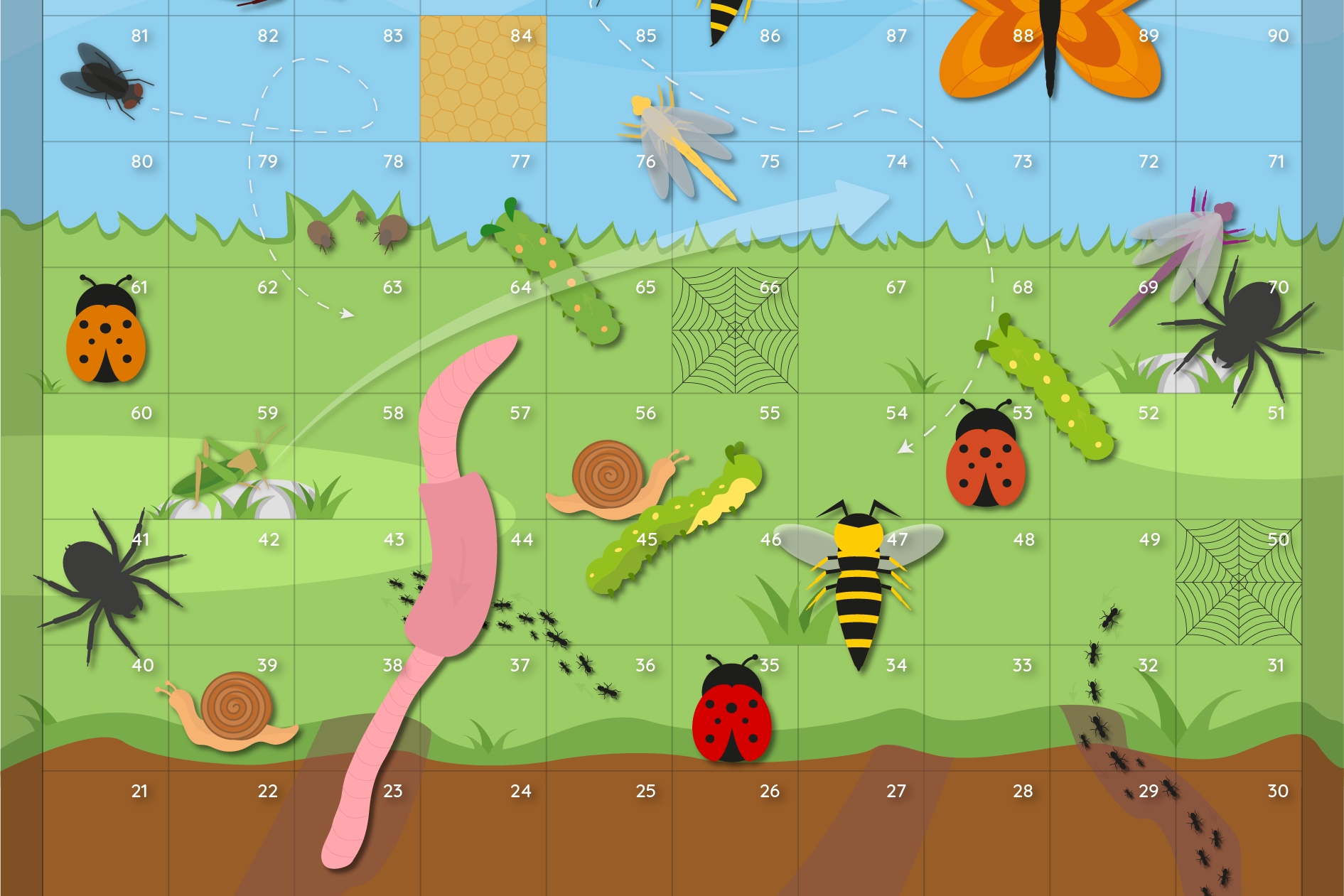
Task: Select board tile 25 in the soil
Action: coord(609,833)
